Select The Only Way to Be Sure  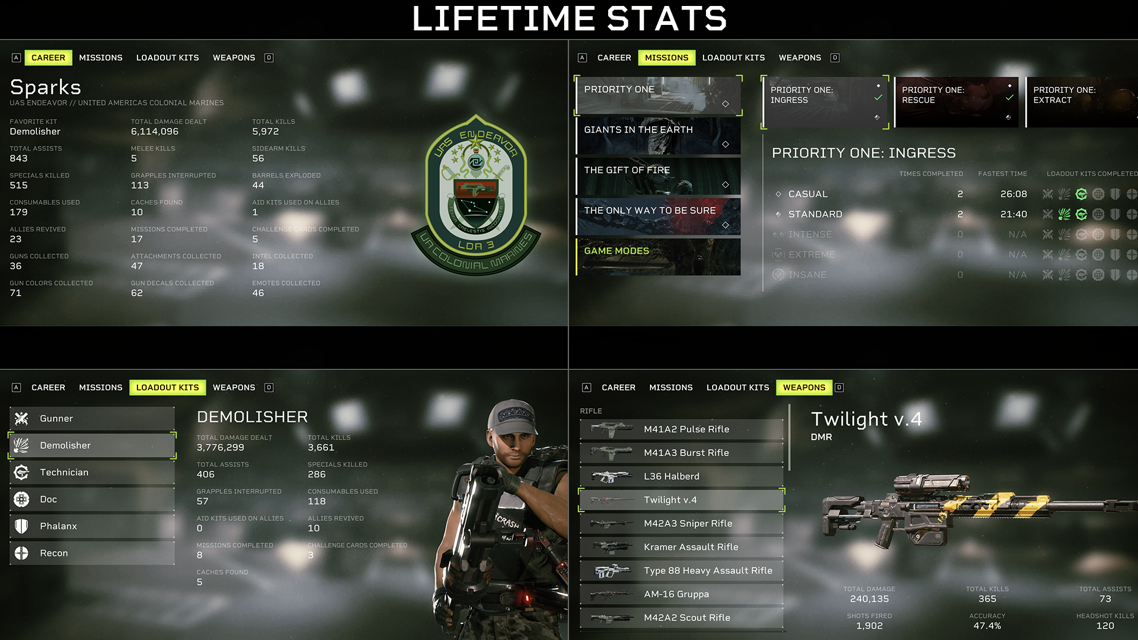click(658, 216)
